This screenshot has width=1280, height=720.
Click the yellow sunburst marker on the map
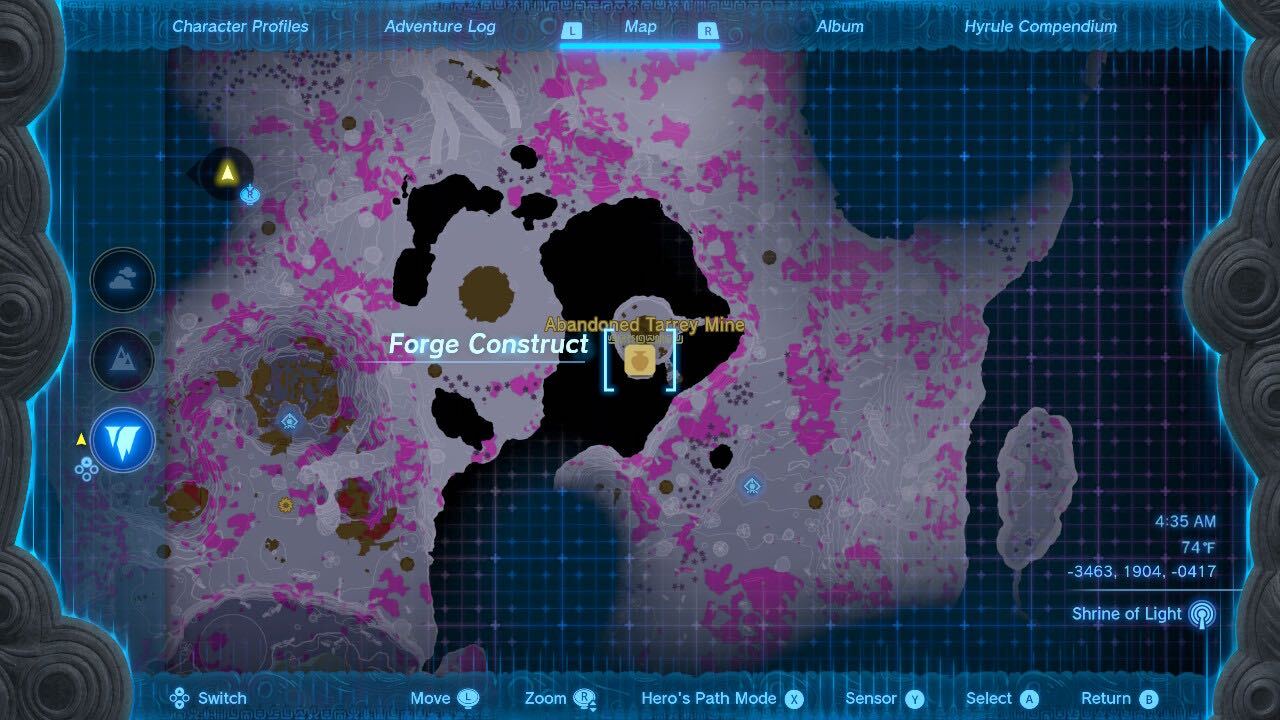pos(285,504)
